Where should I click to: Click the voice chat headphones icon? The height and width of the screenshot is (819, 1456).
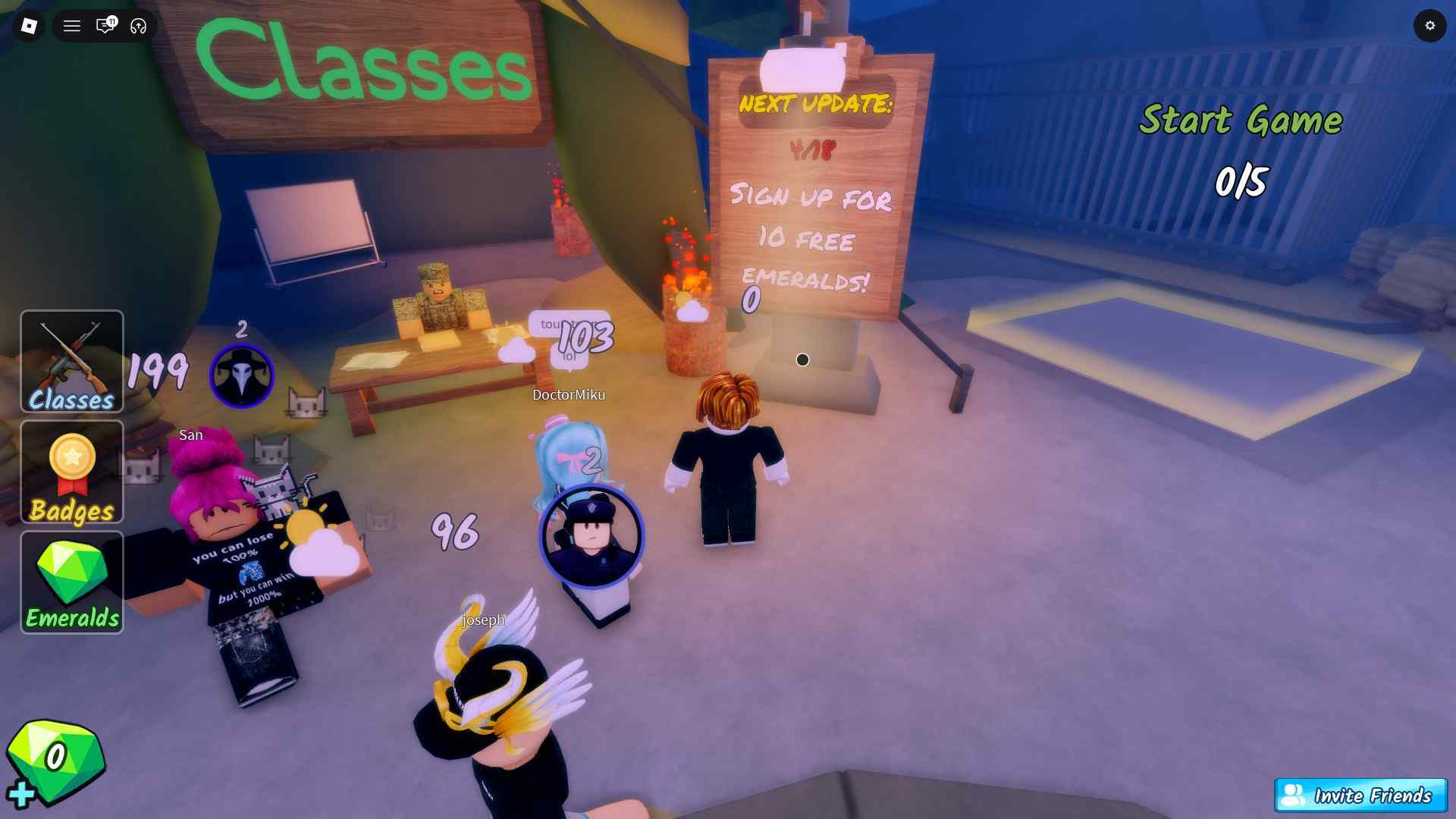click(136, 26)
